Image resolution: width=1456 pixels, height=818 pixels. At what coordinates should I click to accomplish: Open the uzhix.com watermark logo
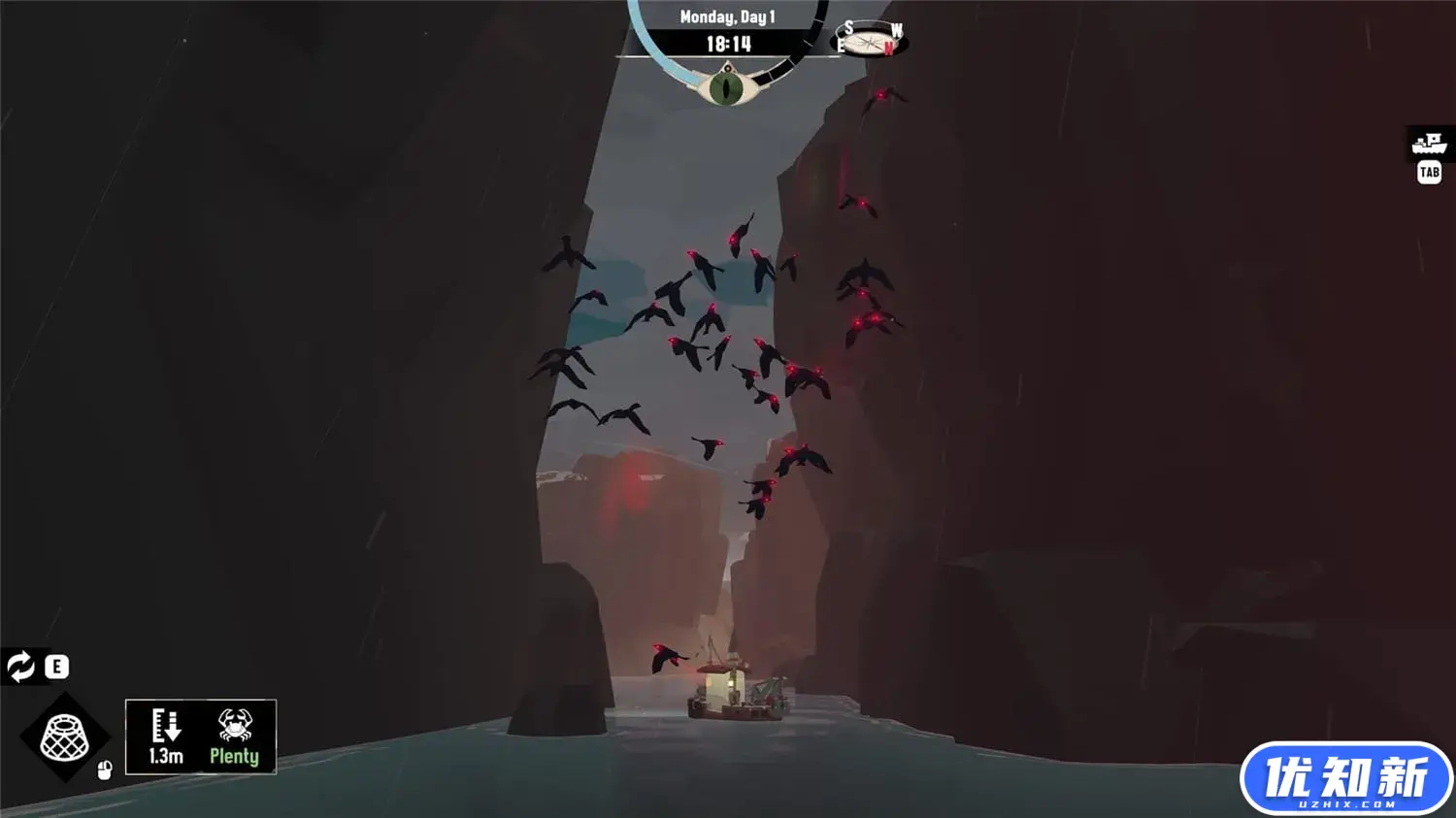(x=1345, y=779)
